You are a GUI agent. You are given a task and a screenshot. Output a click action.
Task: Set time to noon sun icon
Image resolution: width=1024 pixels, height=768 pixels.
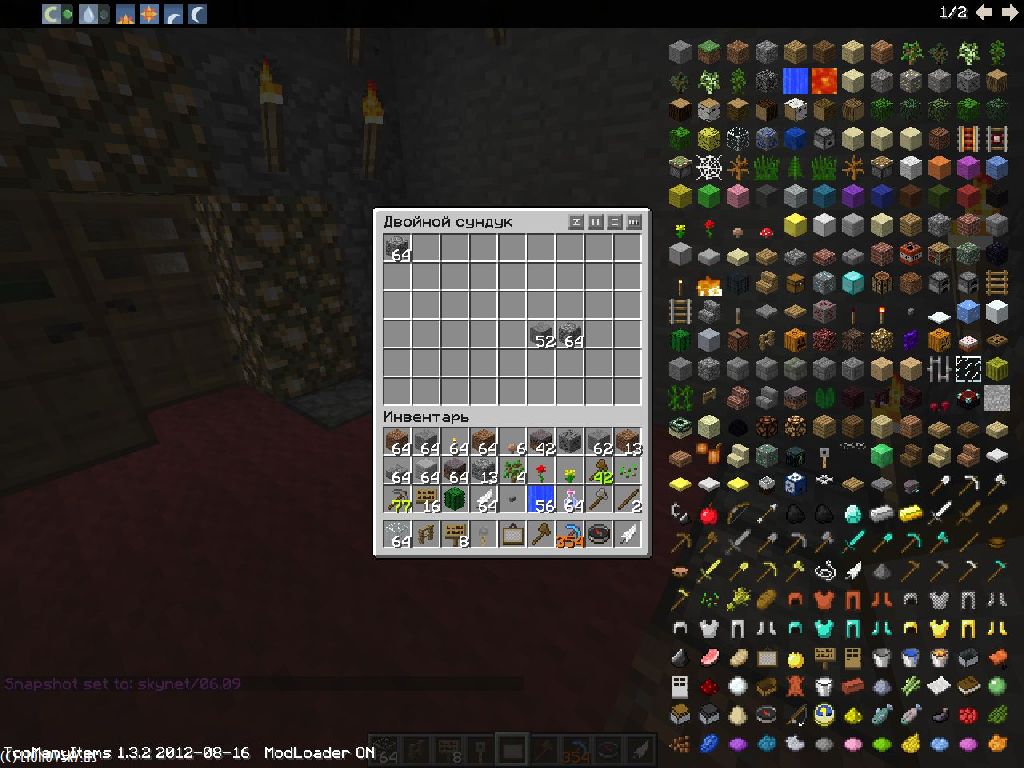(149, 13)
